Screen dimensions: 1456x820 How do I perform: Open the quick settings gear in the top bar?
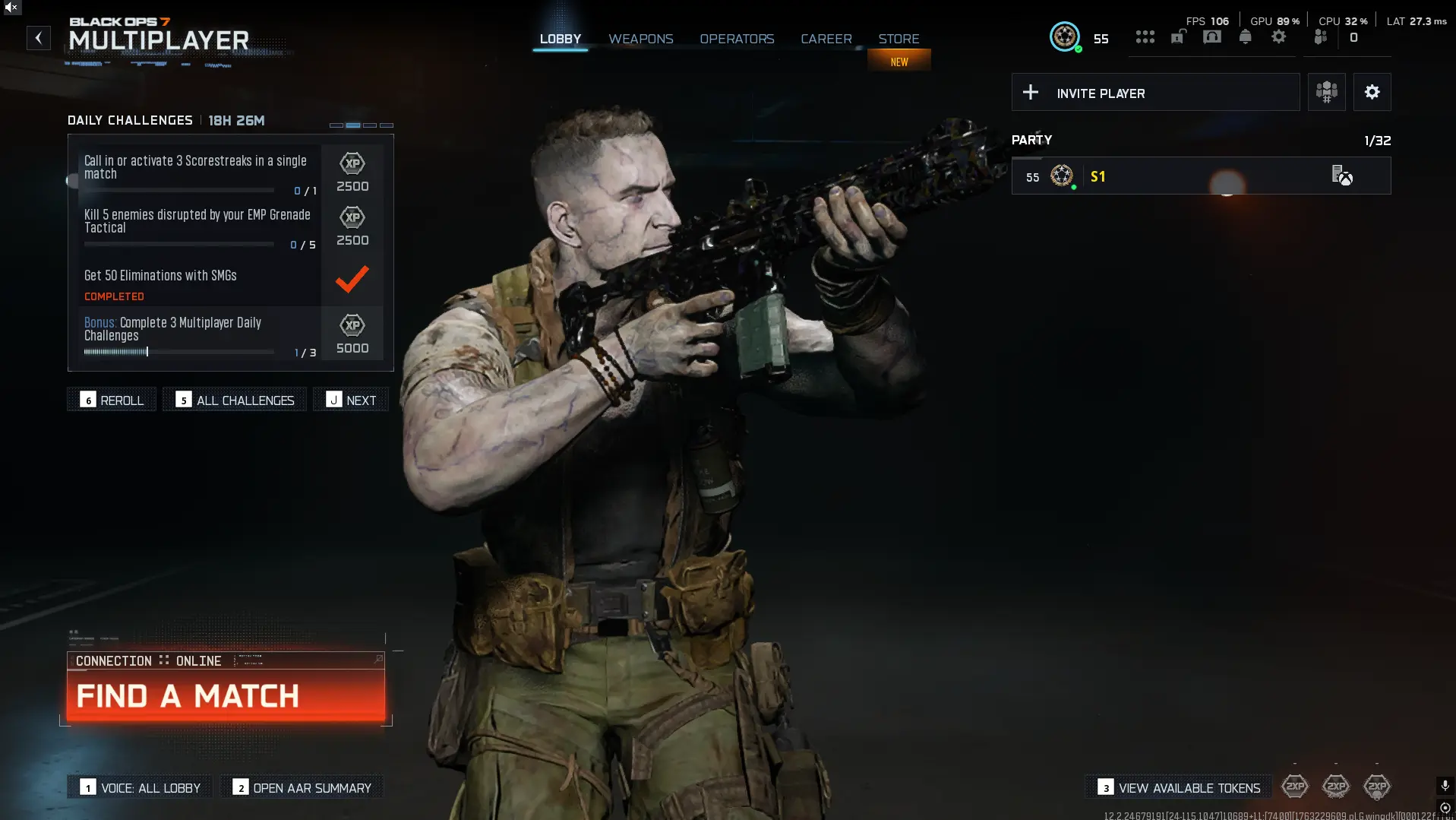pos(1279,36)
